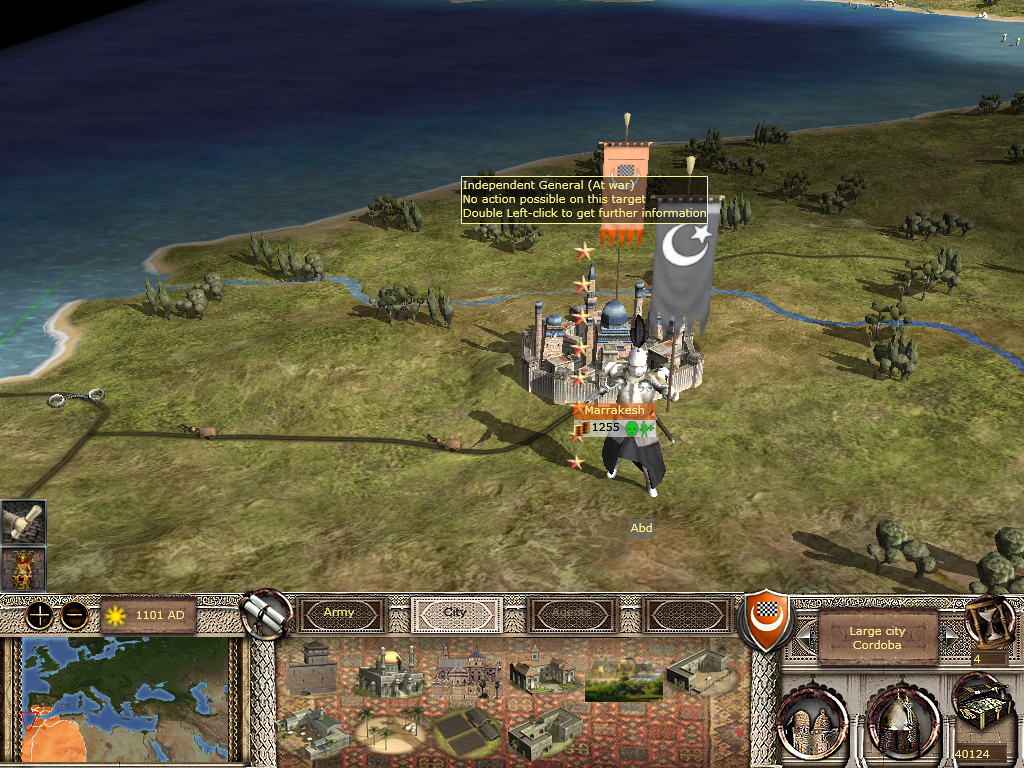Select the previous settlement arrow

[803, 634]
